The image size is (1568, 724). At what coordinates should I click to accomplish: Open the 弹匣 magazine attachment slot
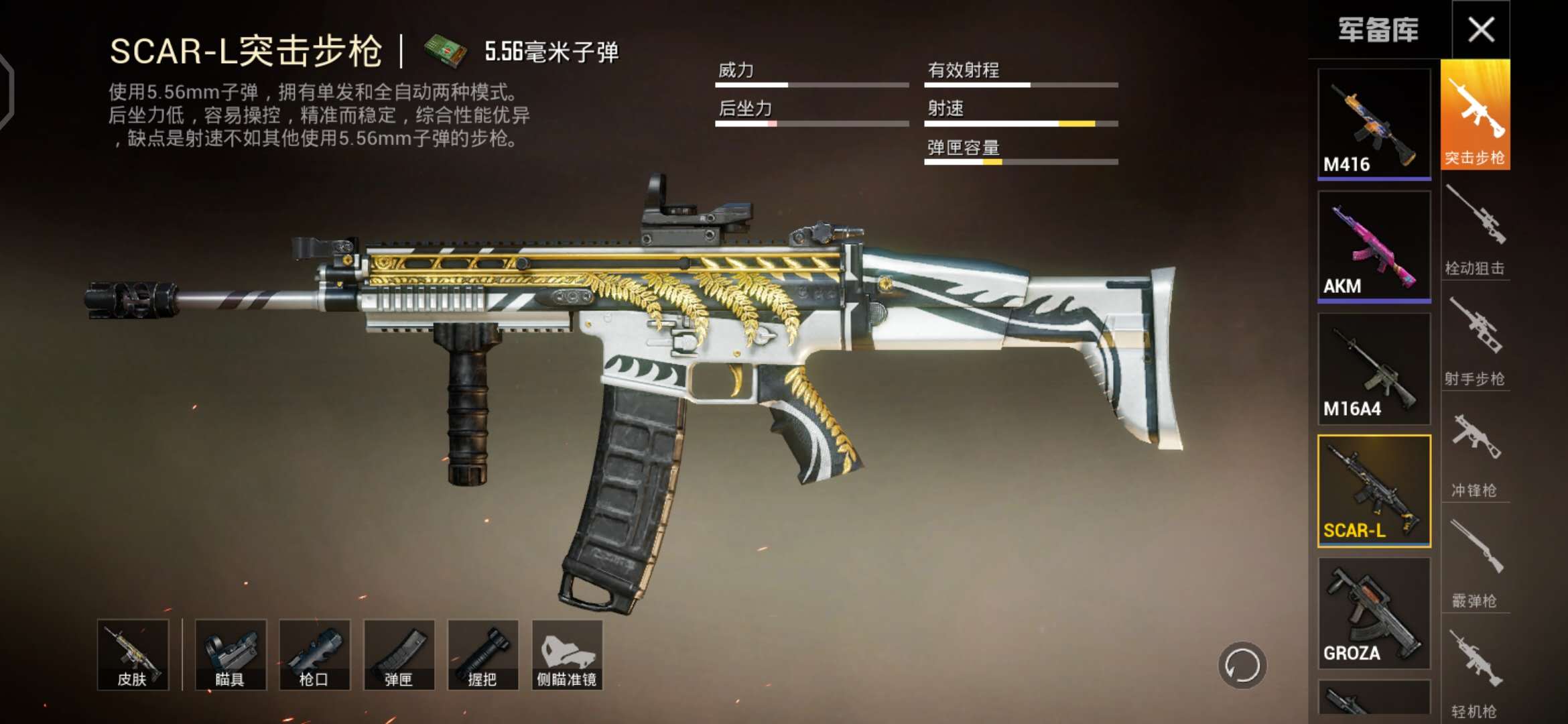pos(399,655)
